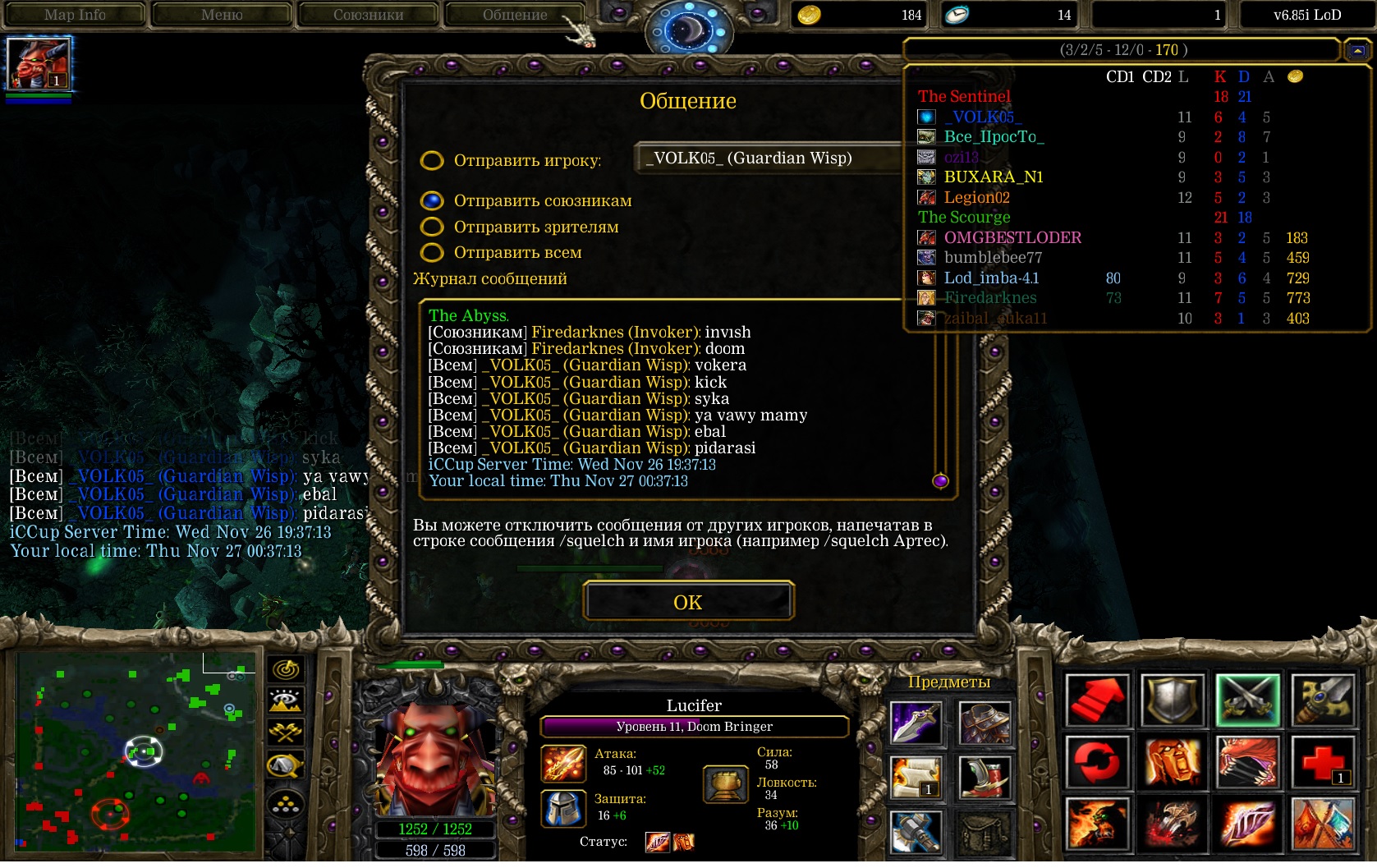The height and width of the screenshot is (868, 1377).
Task: Click the Lucifer hero icon in top-left
Action: click(39, 63)
